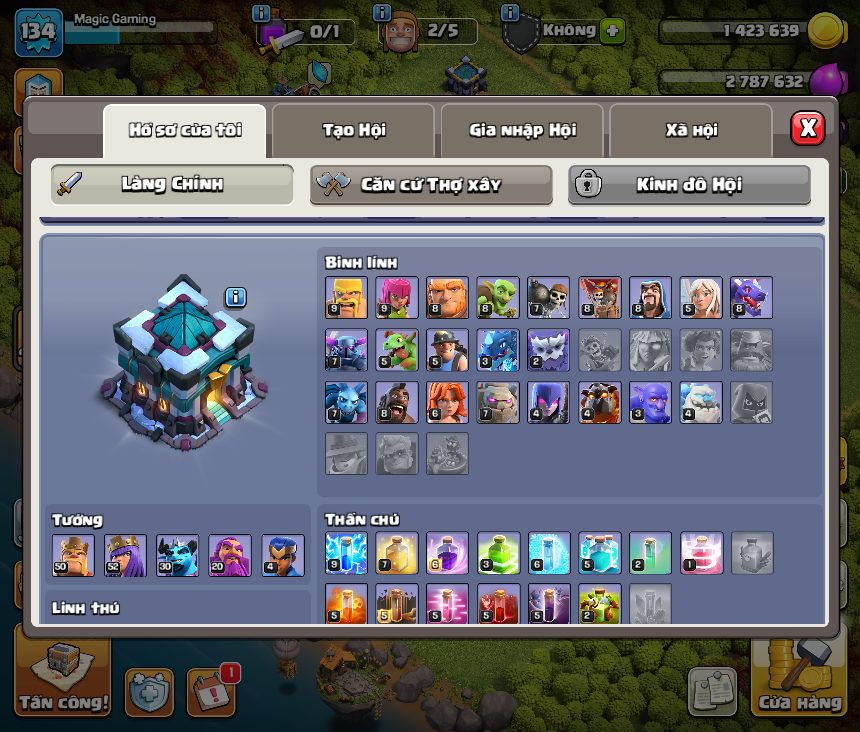The height and width of the screenshot is (732, 860).
Task: Click the level 134 experience badge
Action: pos(38,33)
